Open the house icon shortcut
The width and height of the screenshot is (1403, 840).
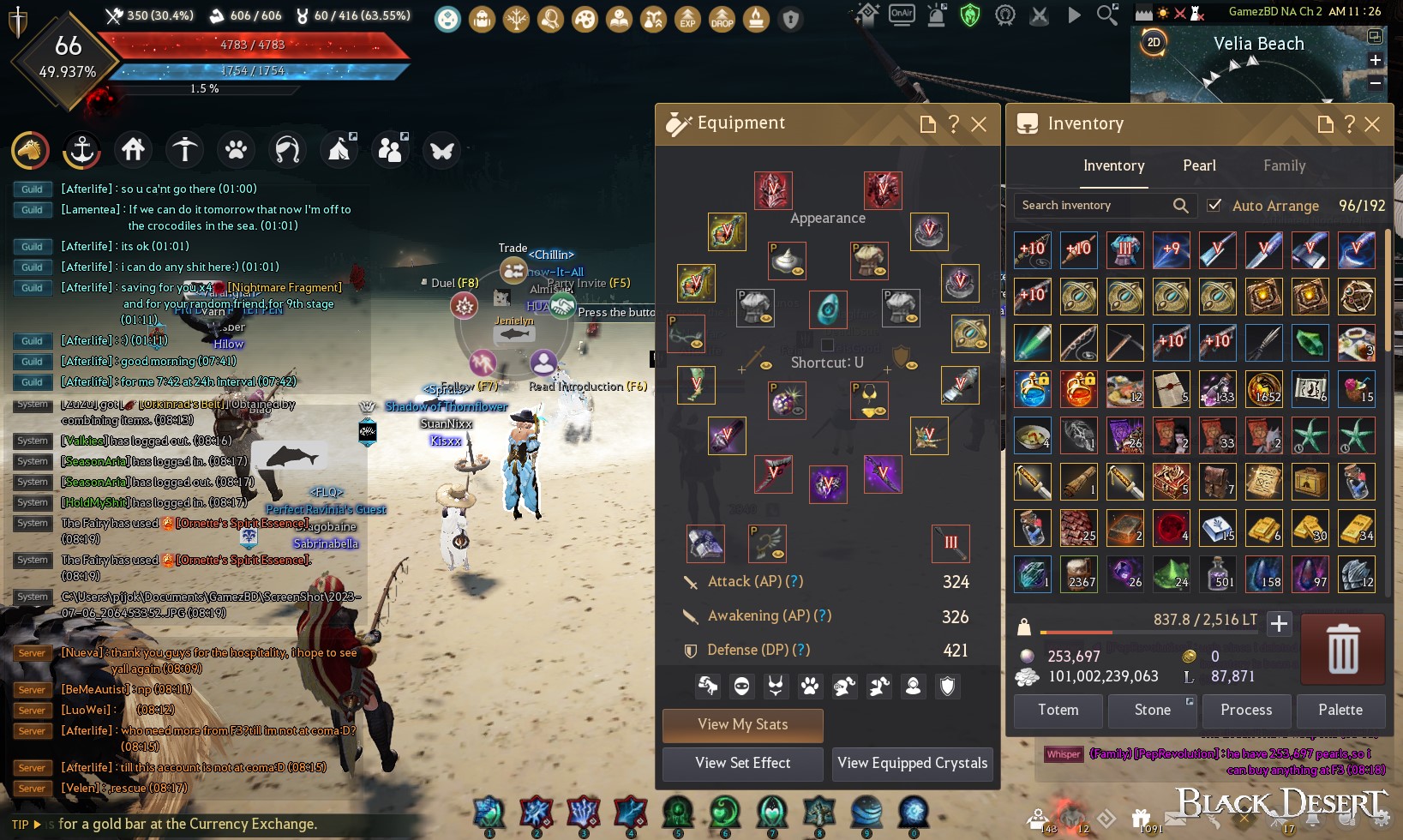(x=133, y=151)
